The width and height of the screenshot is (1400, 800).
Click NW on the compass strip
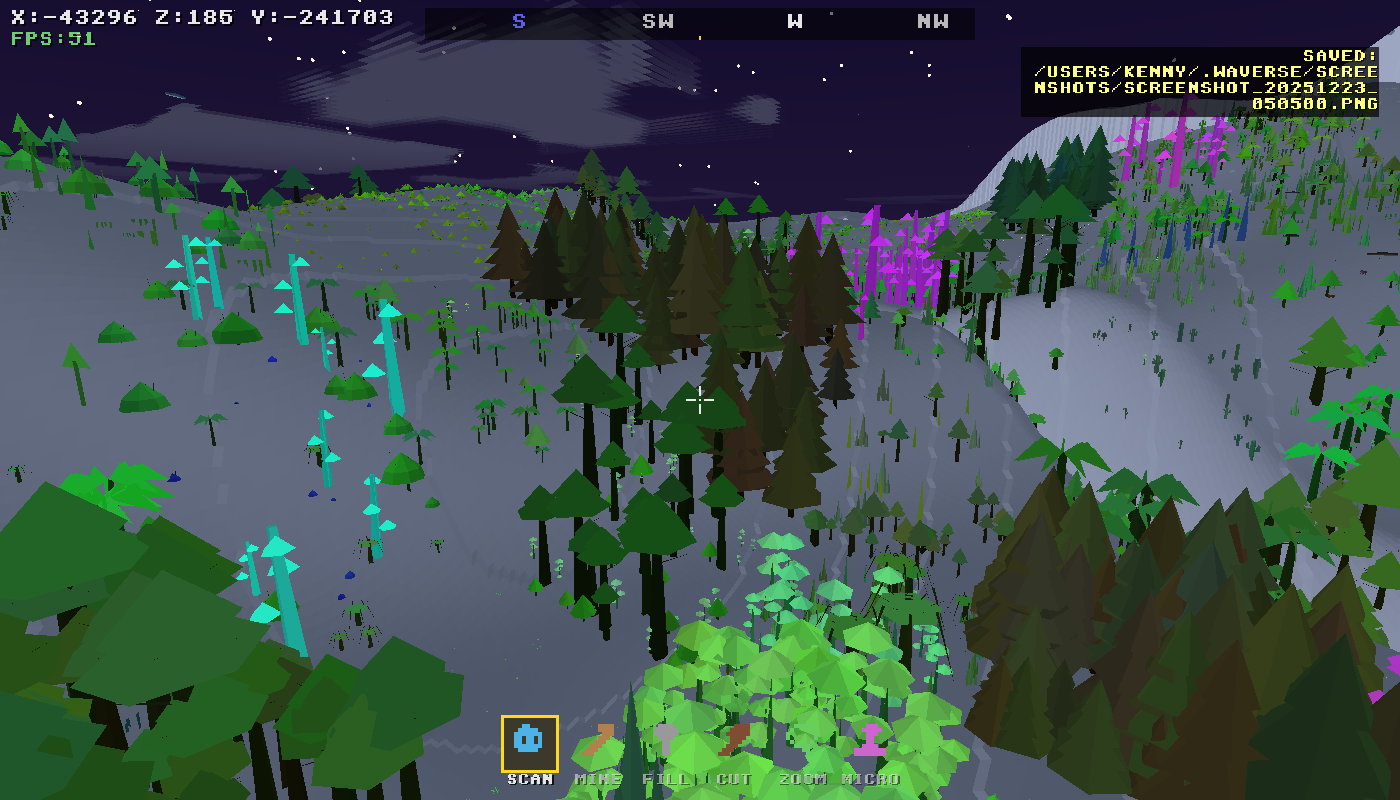point(932,20)
